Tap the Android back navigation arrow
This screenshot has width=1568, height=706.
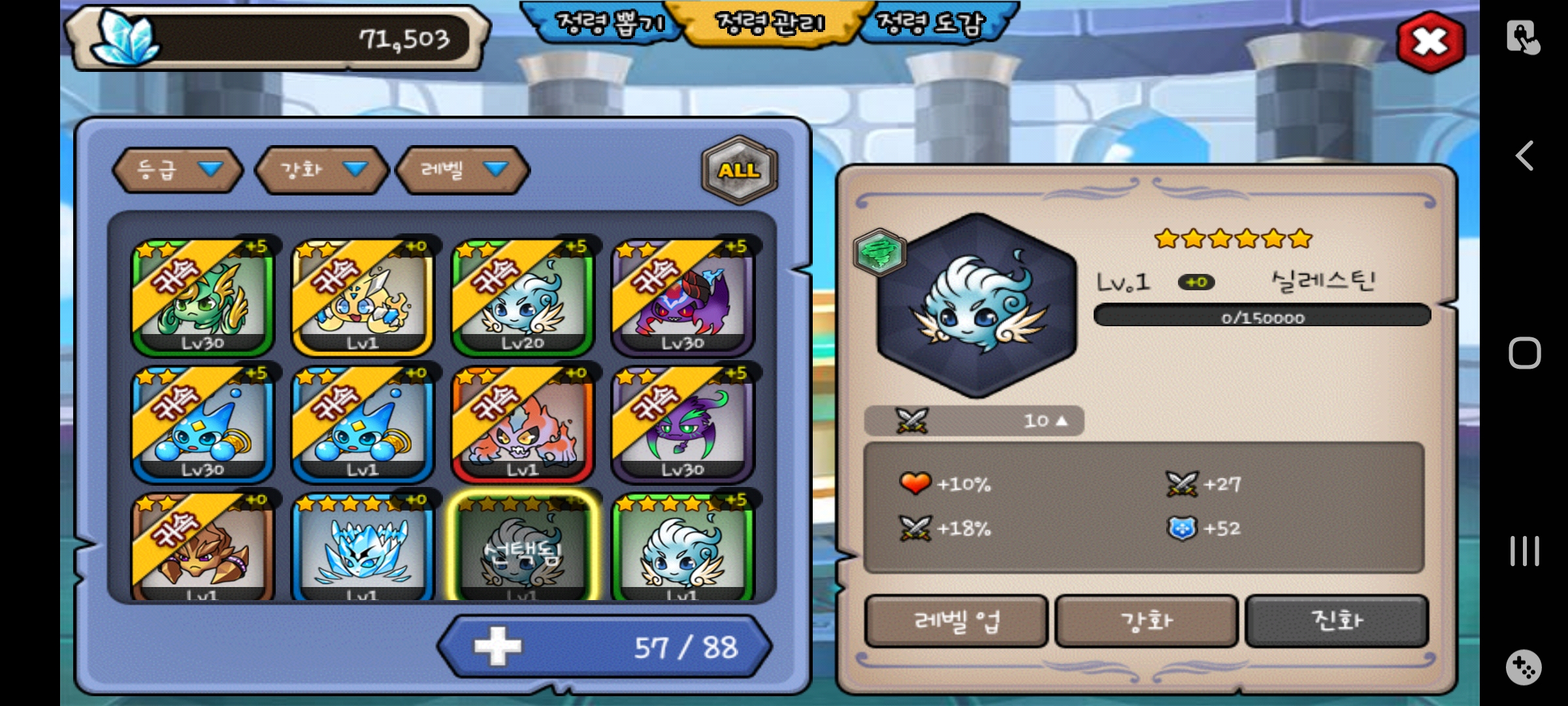1524,156
